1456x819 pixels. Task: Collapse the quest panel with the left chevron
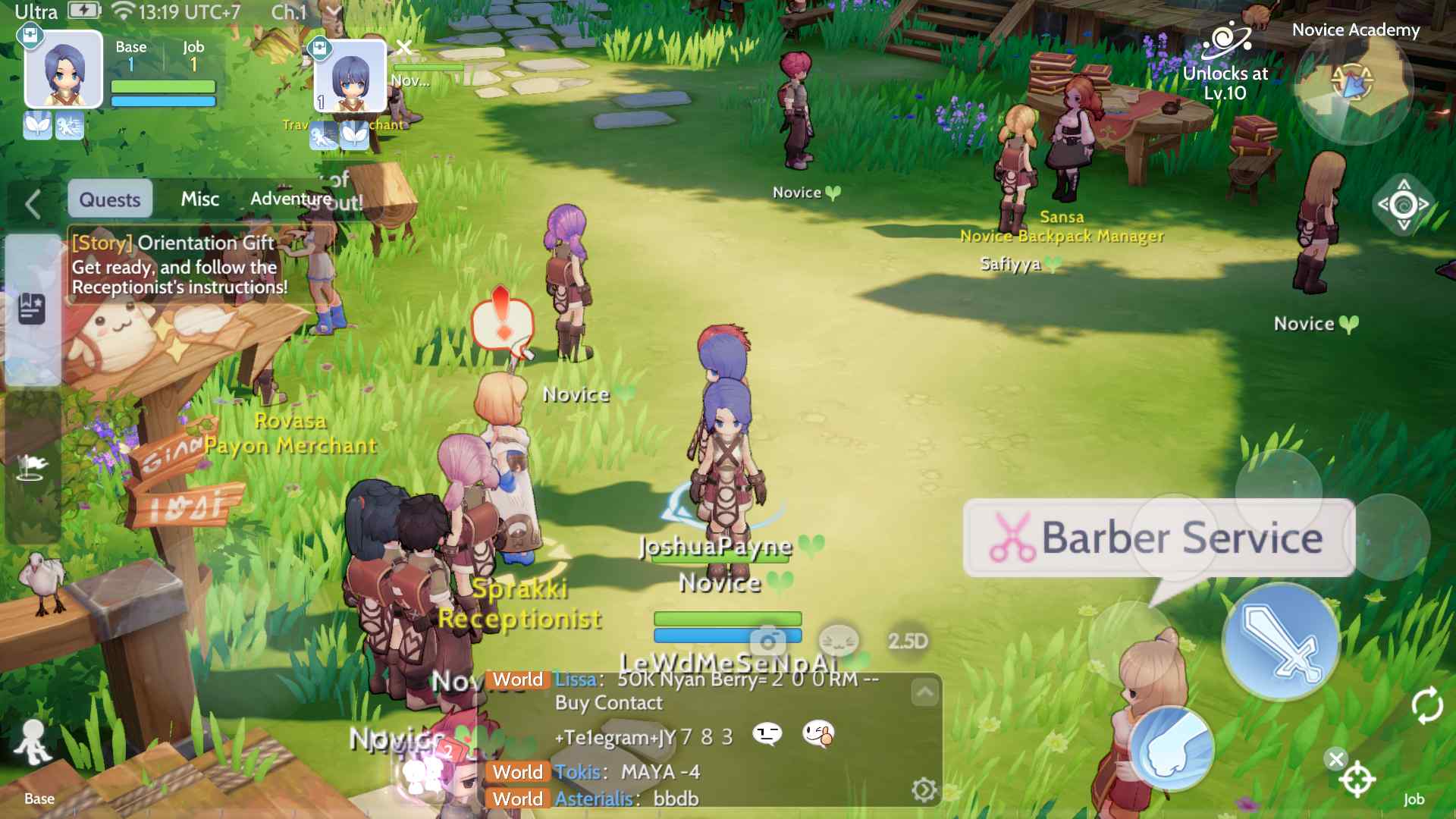[x=32, y=203]
